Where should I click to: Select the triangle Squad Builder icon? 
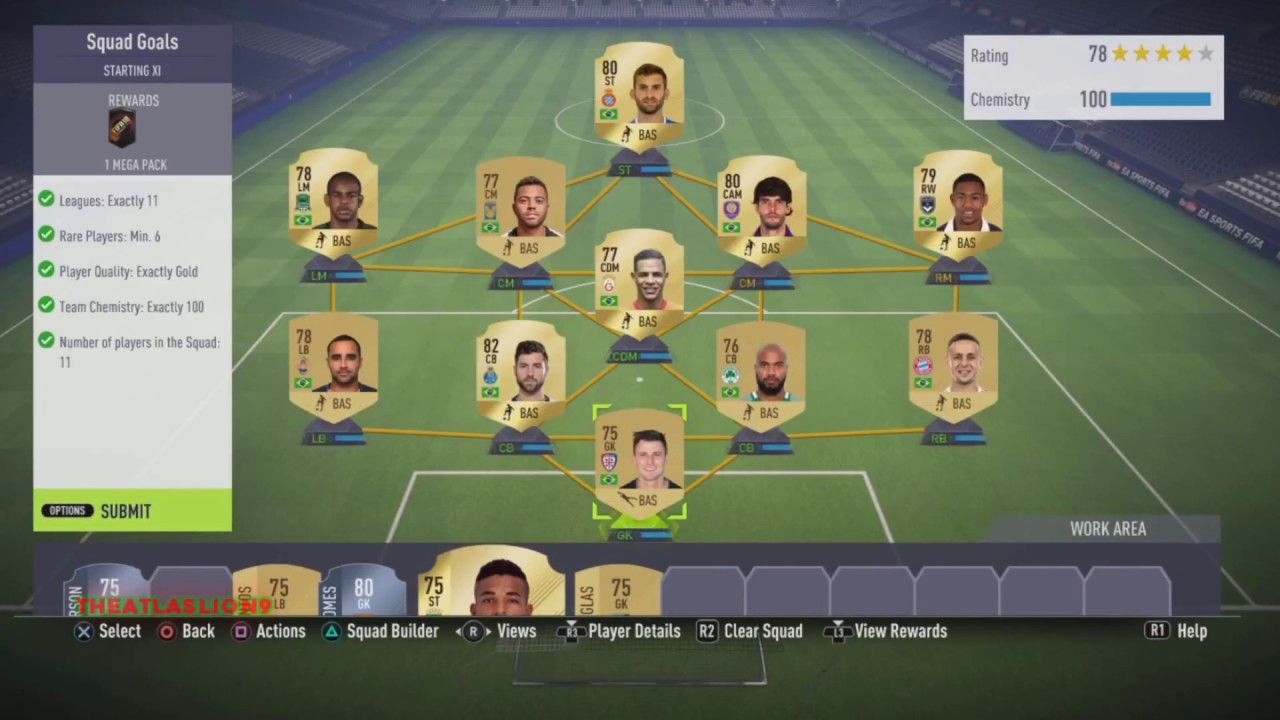pyautogui.click(x=331, y=631)
